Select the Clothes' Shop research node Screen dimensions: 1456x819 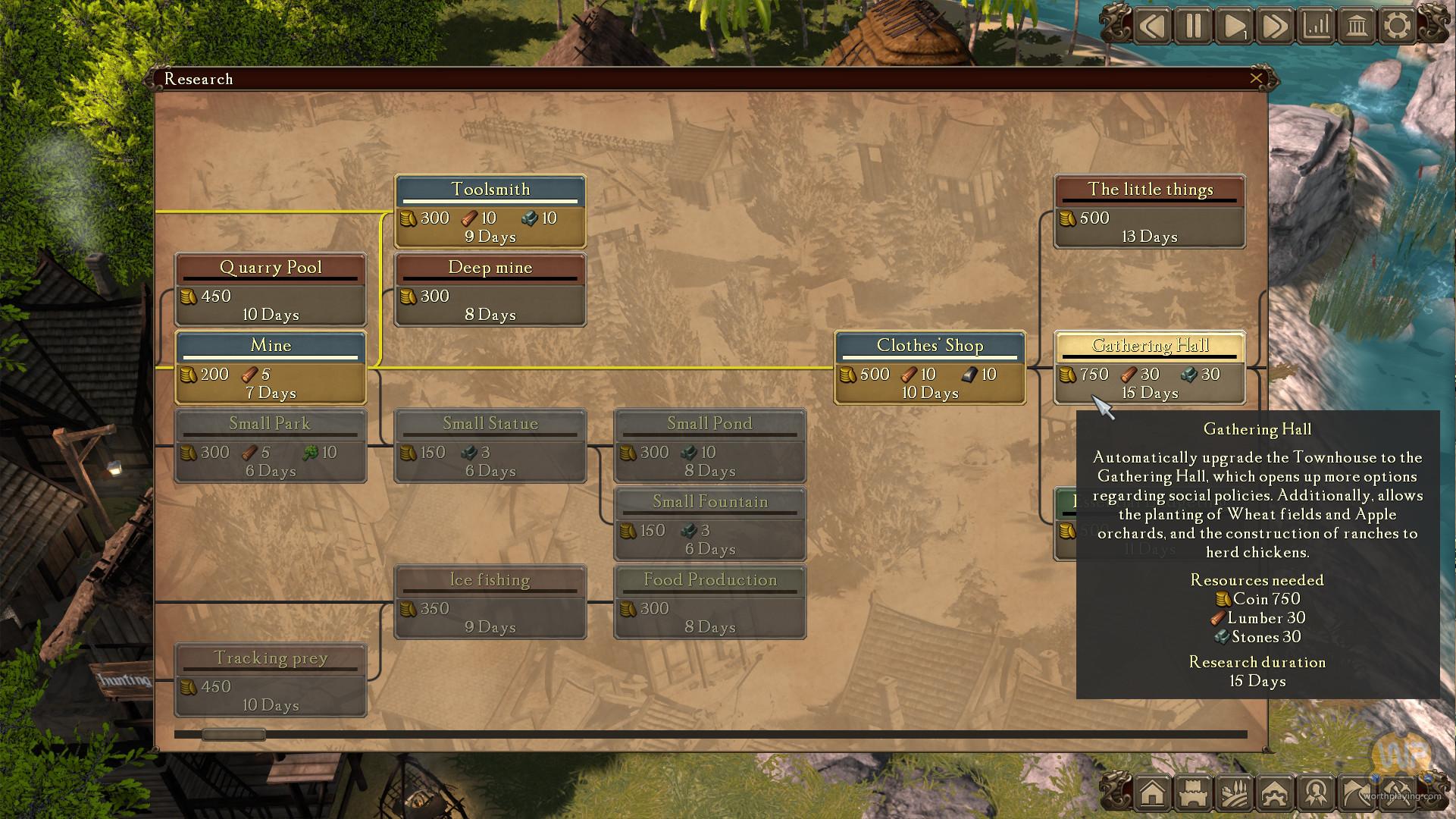pyautogui.click(x=930, y=368)
